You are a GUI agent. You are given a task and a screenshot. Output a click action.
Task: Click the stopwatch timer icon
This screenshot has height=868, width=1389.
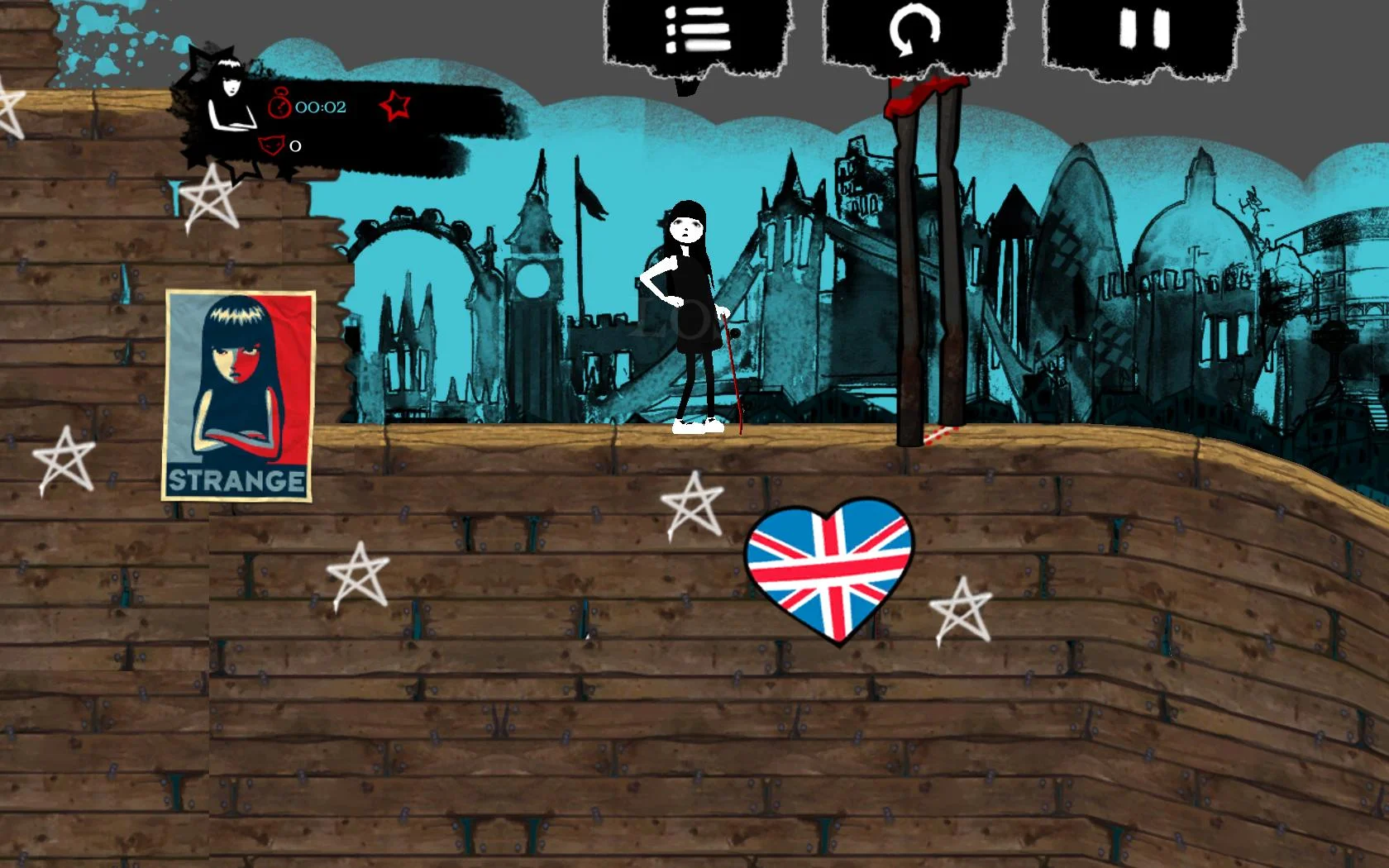tap(281, 106)
